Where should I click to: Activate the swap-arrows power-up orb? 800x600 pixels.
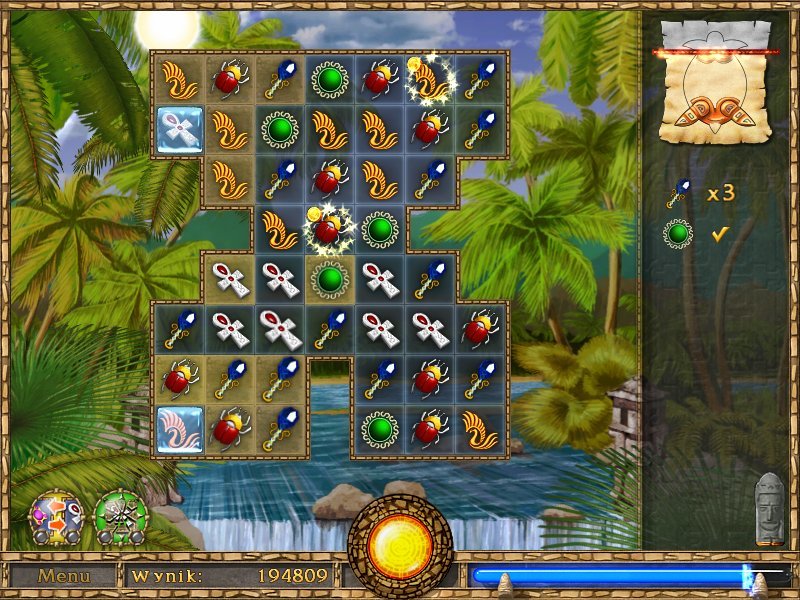(x=56, y=517)
